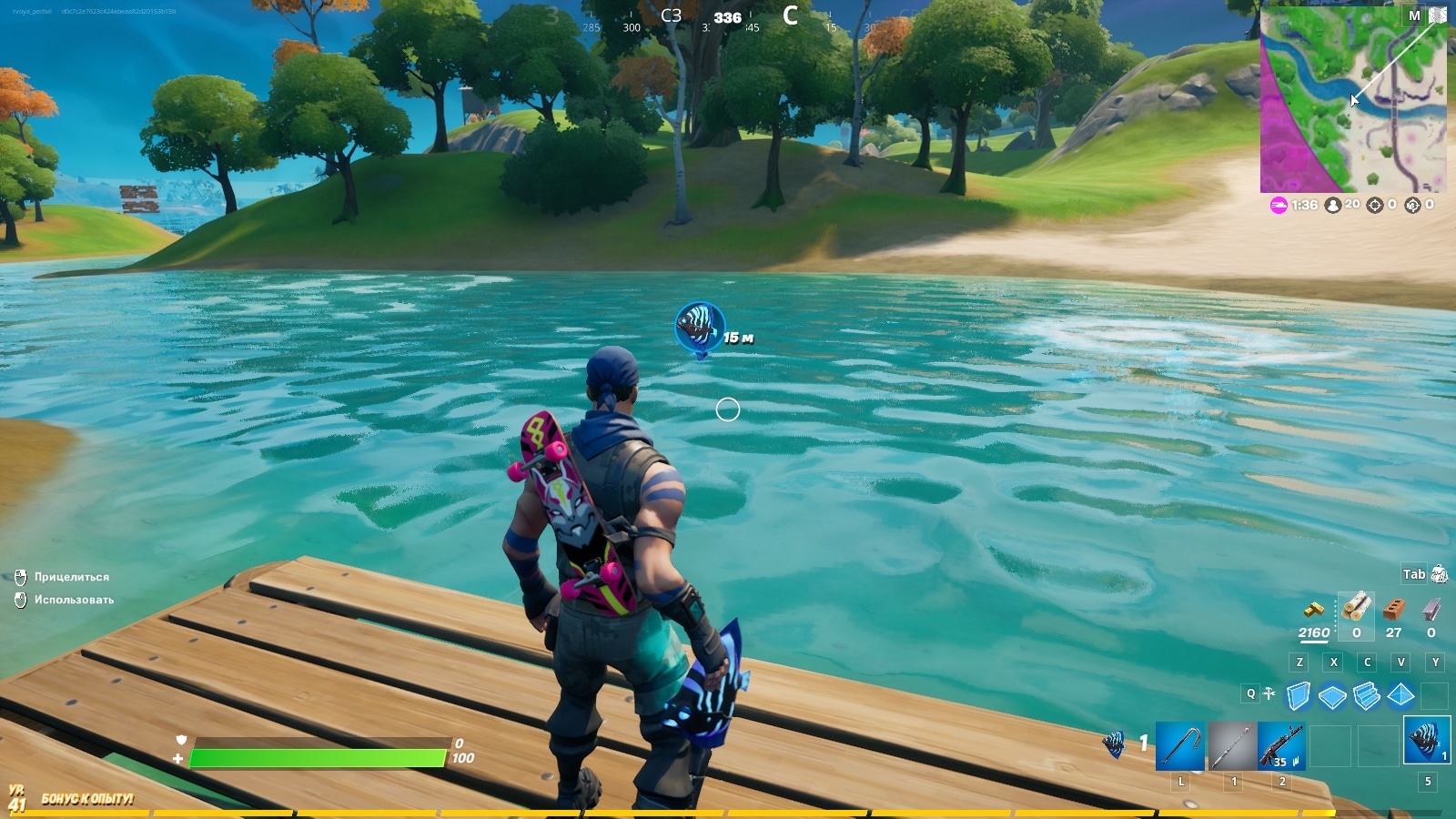Screen dimensions: 1456x819
Task: Select the assault rifle slot
Action: coord(1281,746)
